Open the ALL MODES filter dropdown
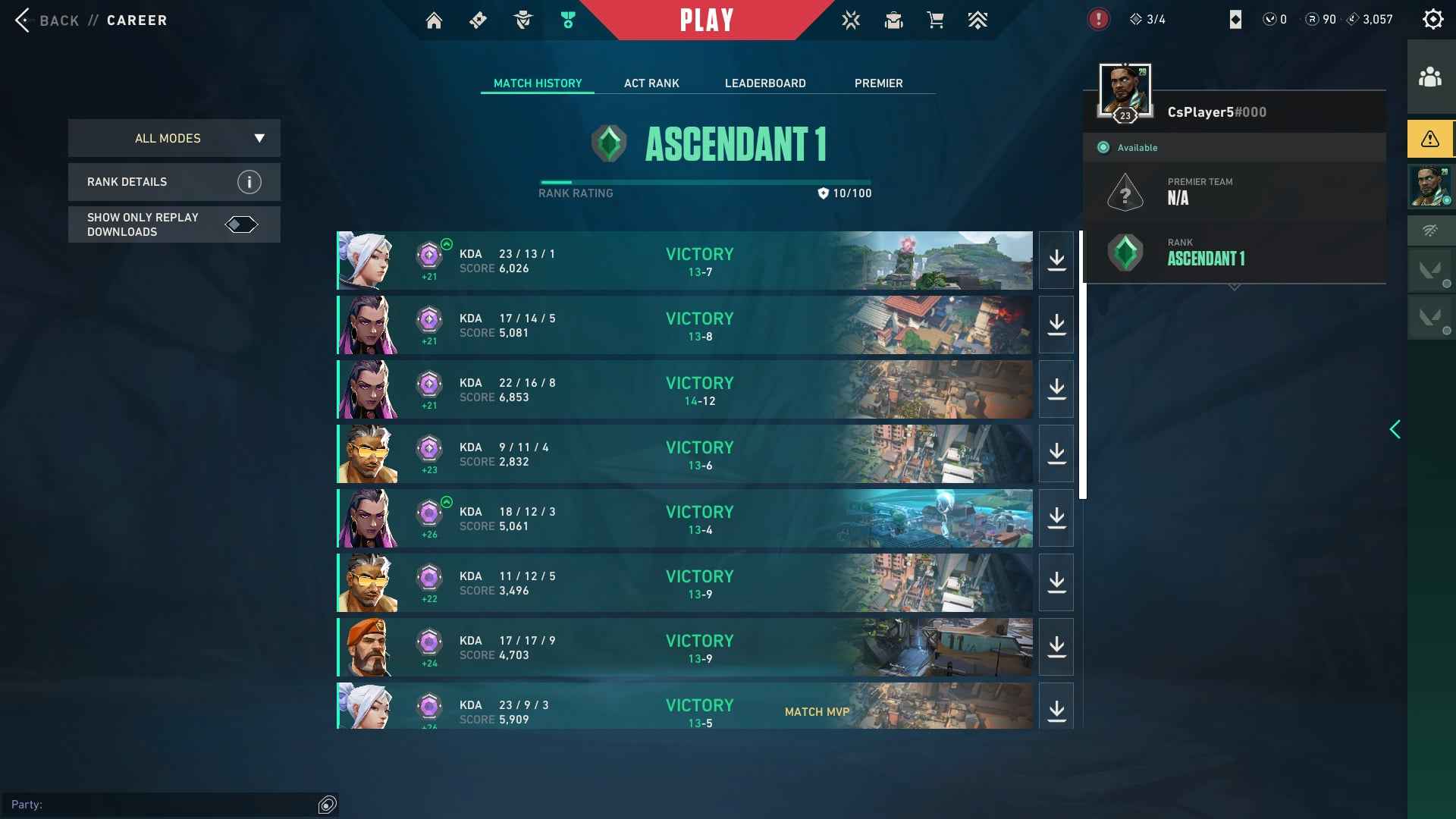The width and height of the screenshot is (1456, 819). (174, 138)
